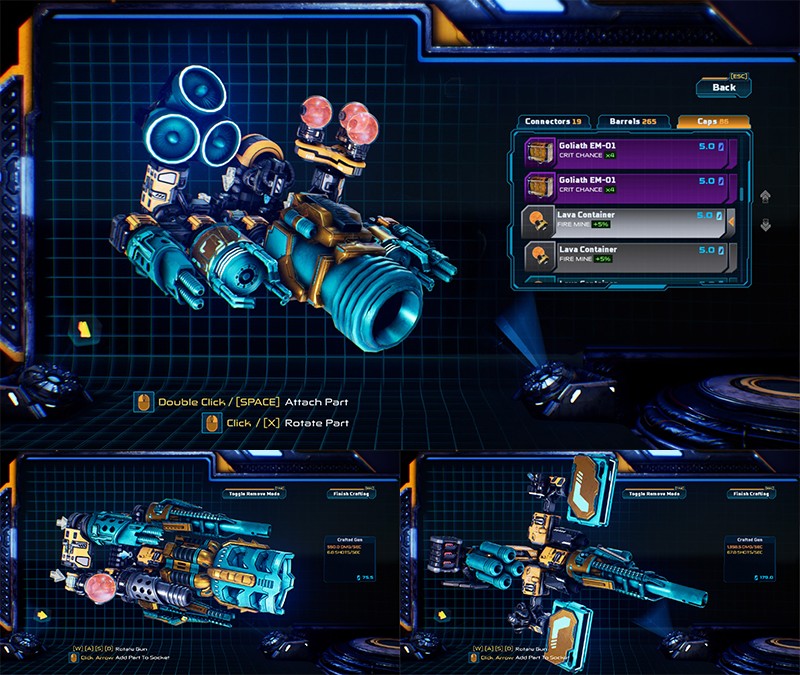
Task: Click the Back button
Action: tap(724, 87)
